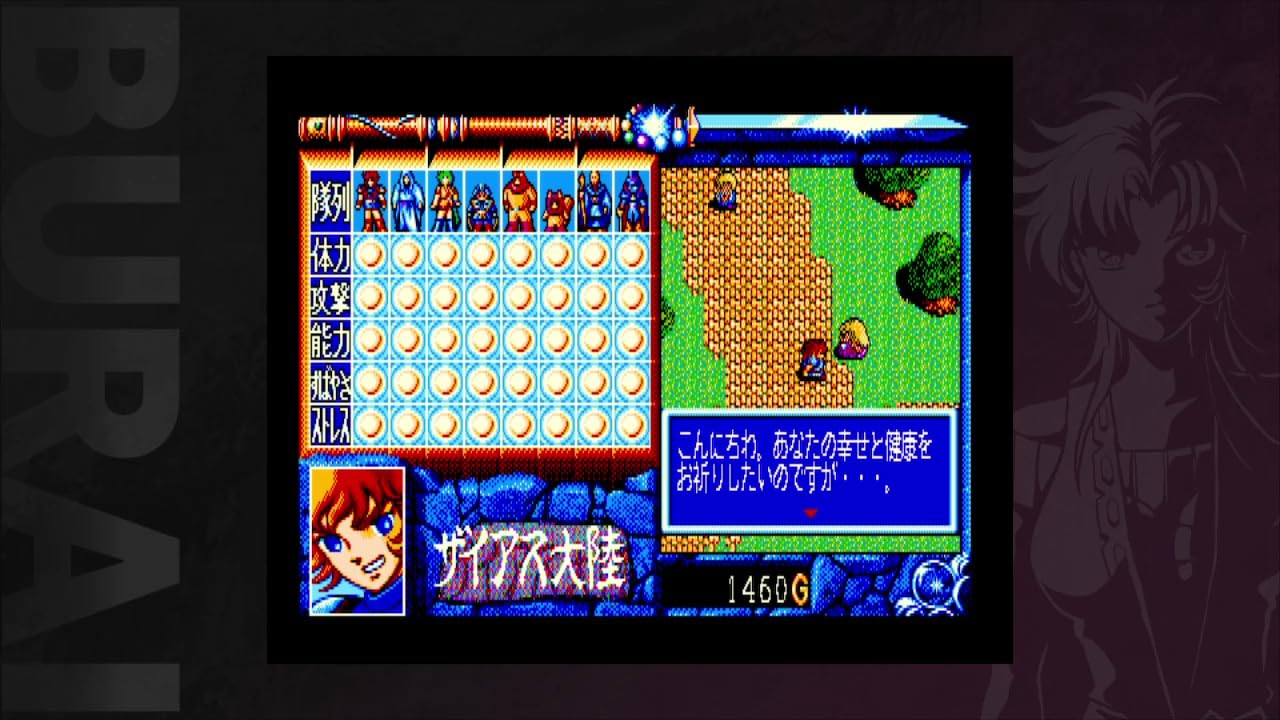Image resolution: width=1280 pixels, height=720 pixels.
Task: Expand the すばやさ (speed) stat row
Action: [330, 380]
